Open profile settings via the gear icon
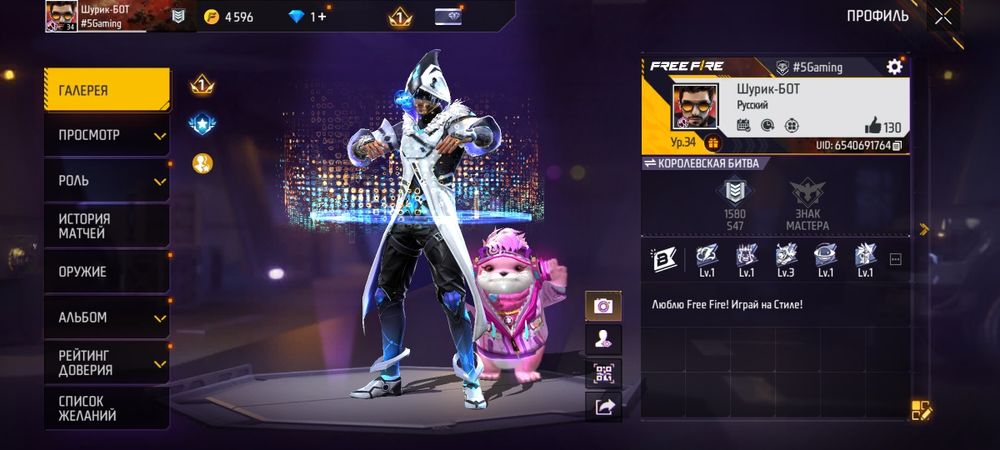 (894, 67)
